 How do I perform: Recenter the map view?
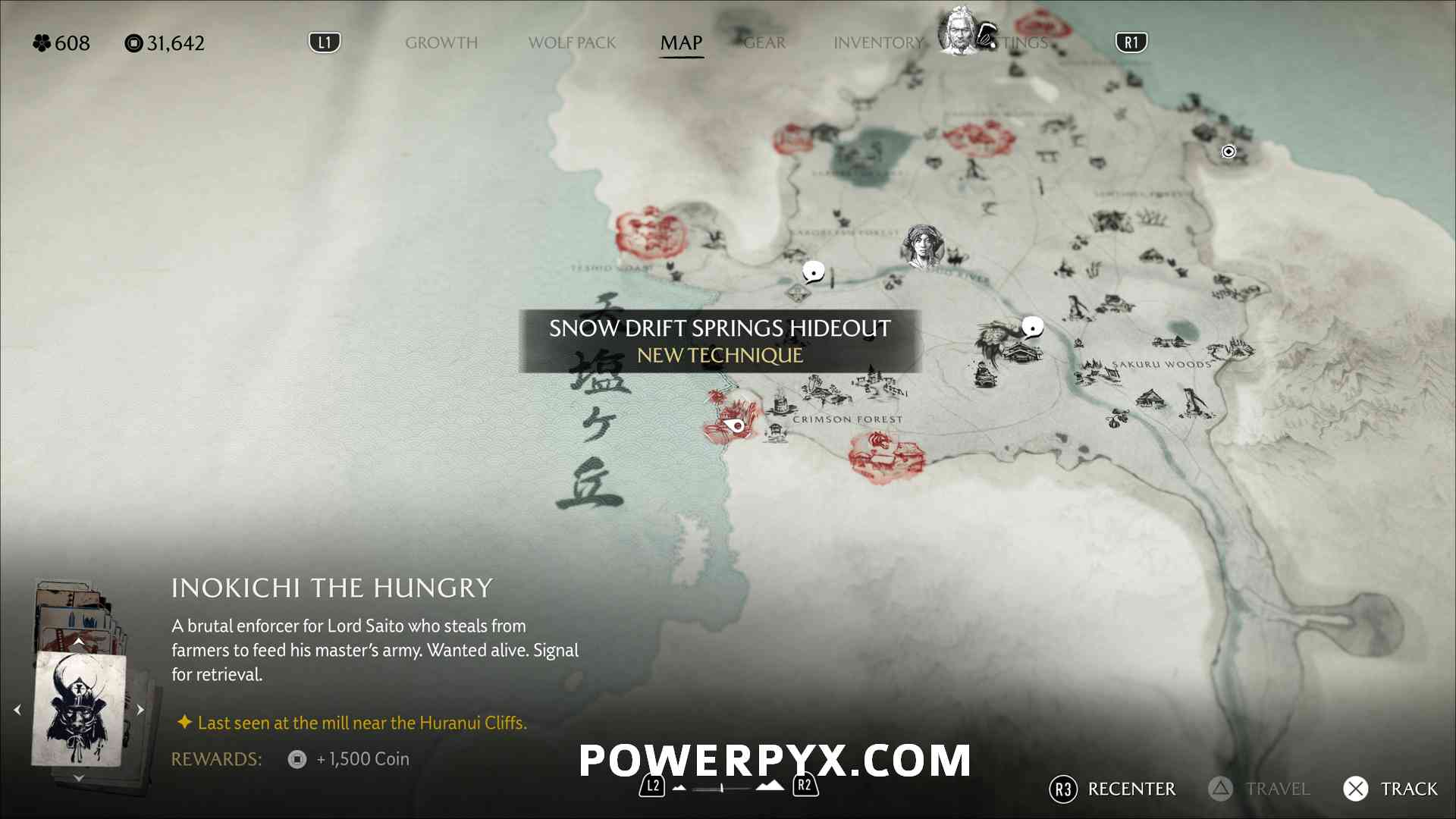1112,789
